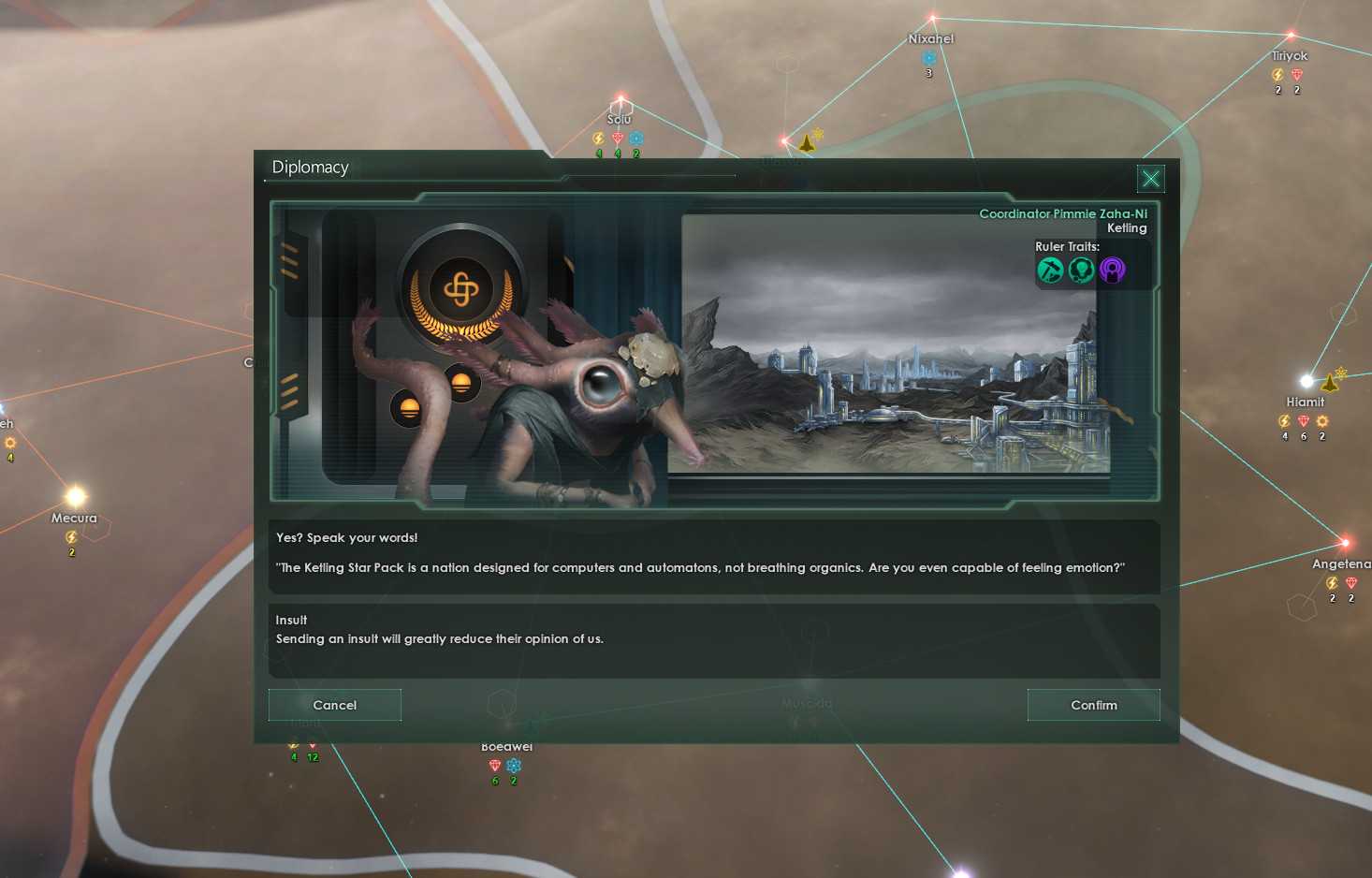Click the Tiriyok system label

[1289, 55]
